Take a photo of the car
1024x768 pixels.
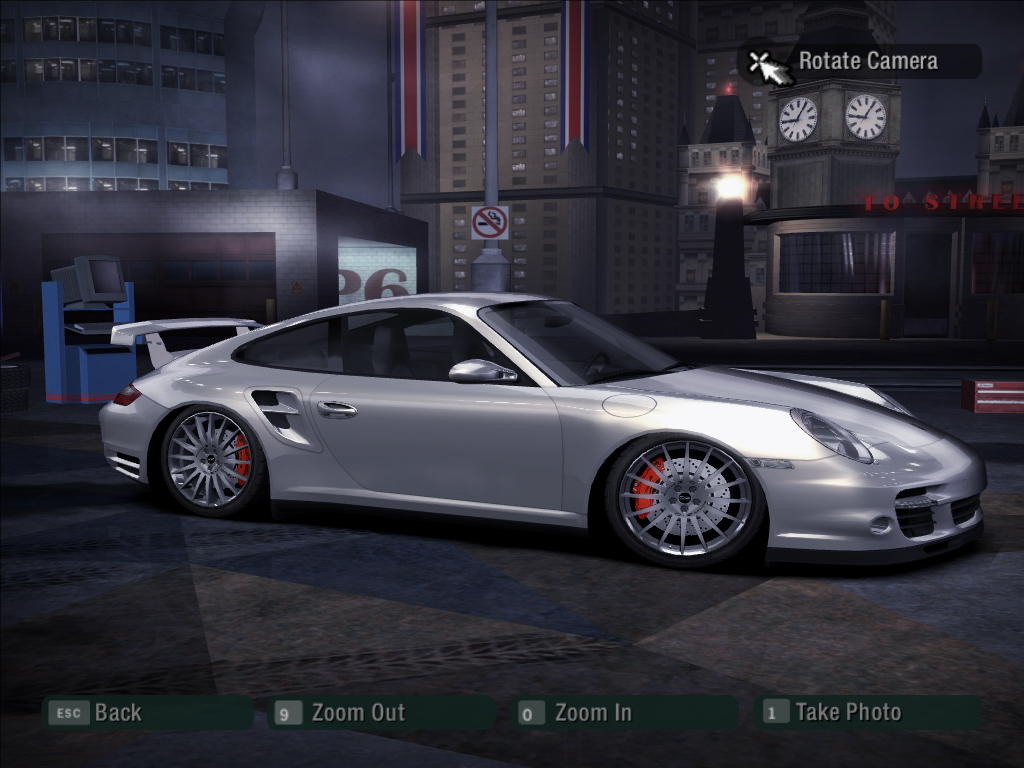coord(847,712)
